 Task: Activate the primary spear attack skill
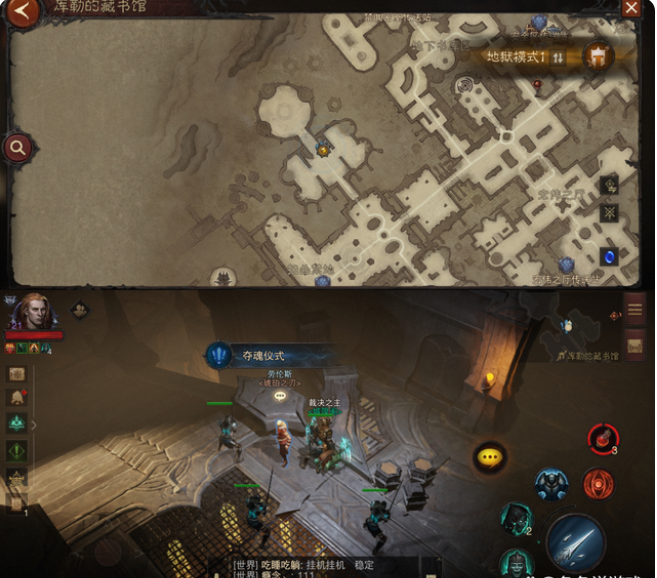tap(576, 543)
